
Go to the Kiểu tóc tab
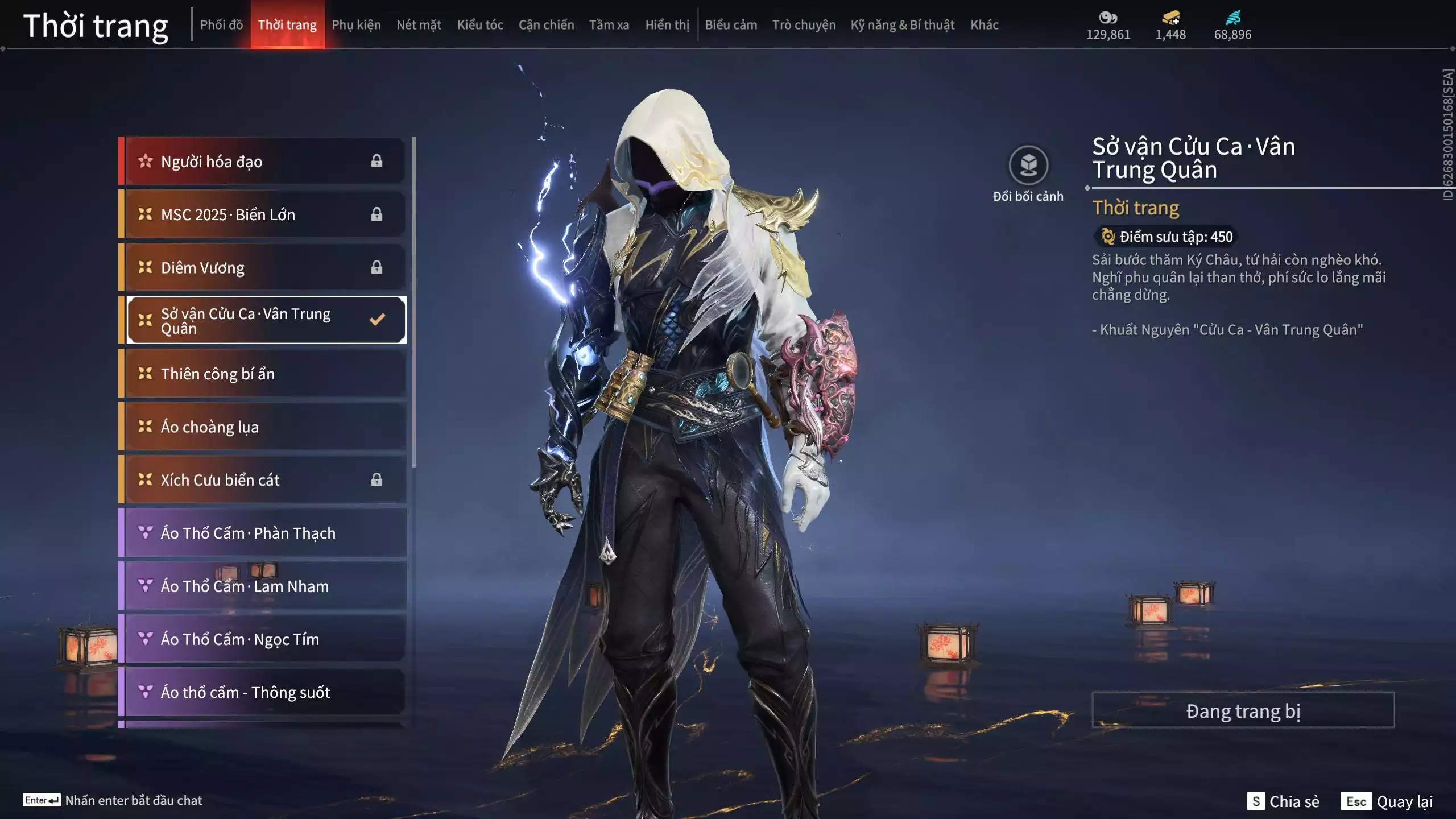(x=480, y=25)
